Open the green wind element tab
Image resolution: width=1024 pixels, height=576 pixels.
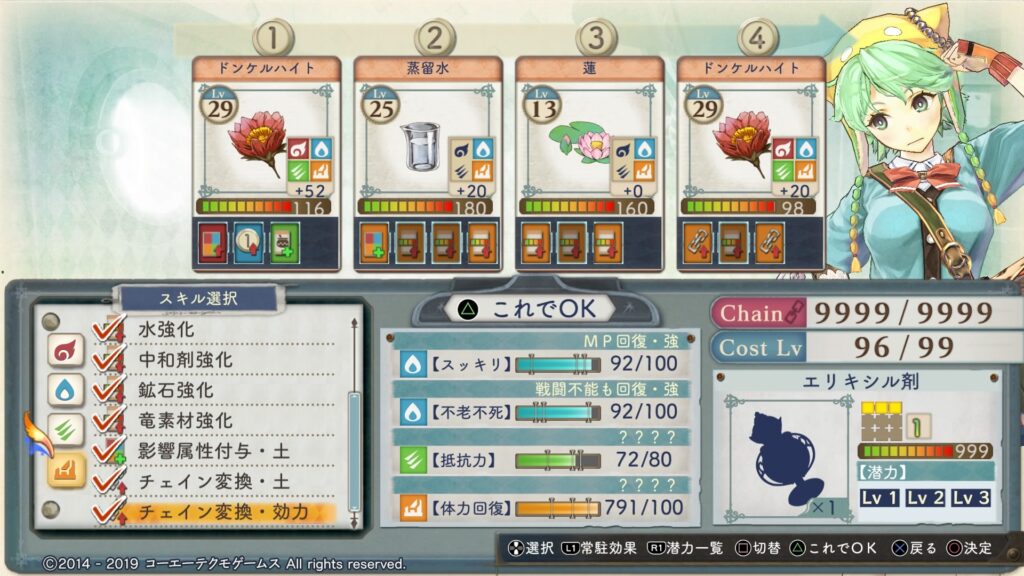pyautogui.click(x=65, y=430)
